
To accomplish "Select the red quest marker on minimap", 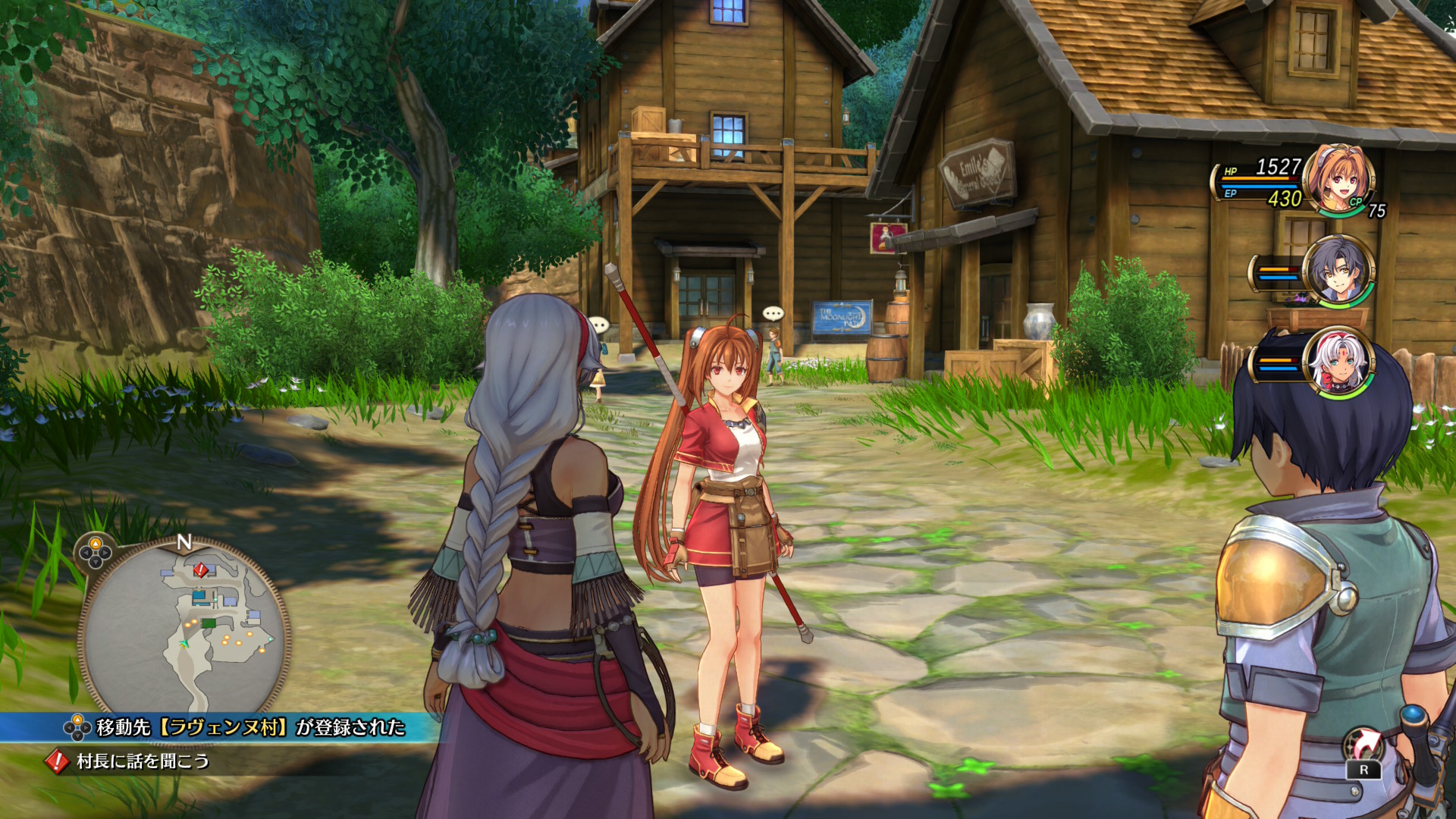I will [x=200, y=569].
